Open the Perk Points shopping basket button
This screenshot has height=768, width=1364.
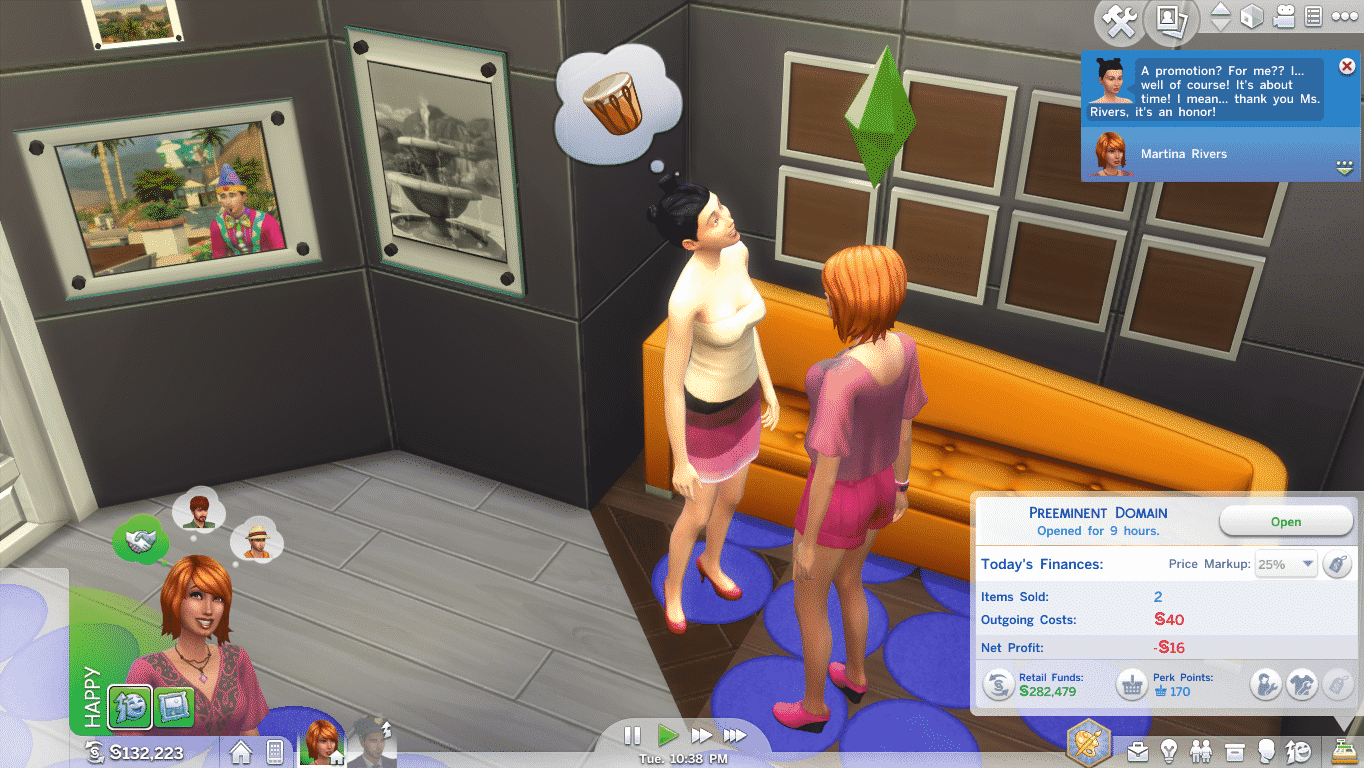click(x=1131, y=685)
